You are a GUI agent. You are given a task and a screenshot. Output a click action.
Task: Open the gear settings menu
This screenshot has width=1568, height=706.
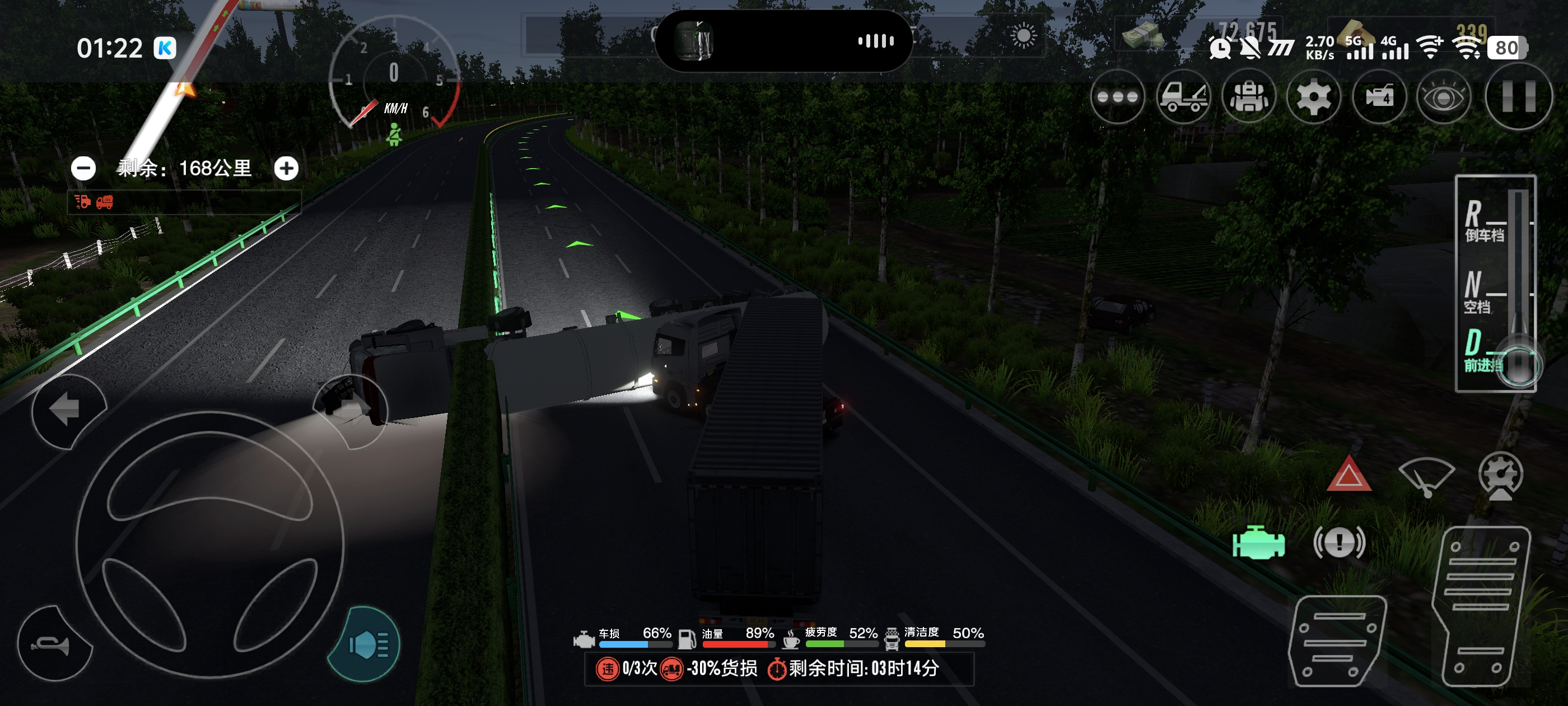point(1314,97)
